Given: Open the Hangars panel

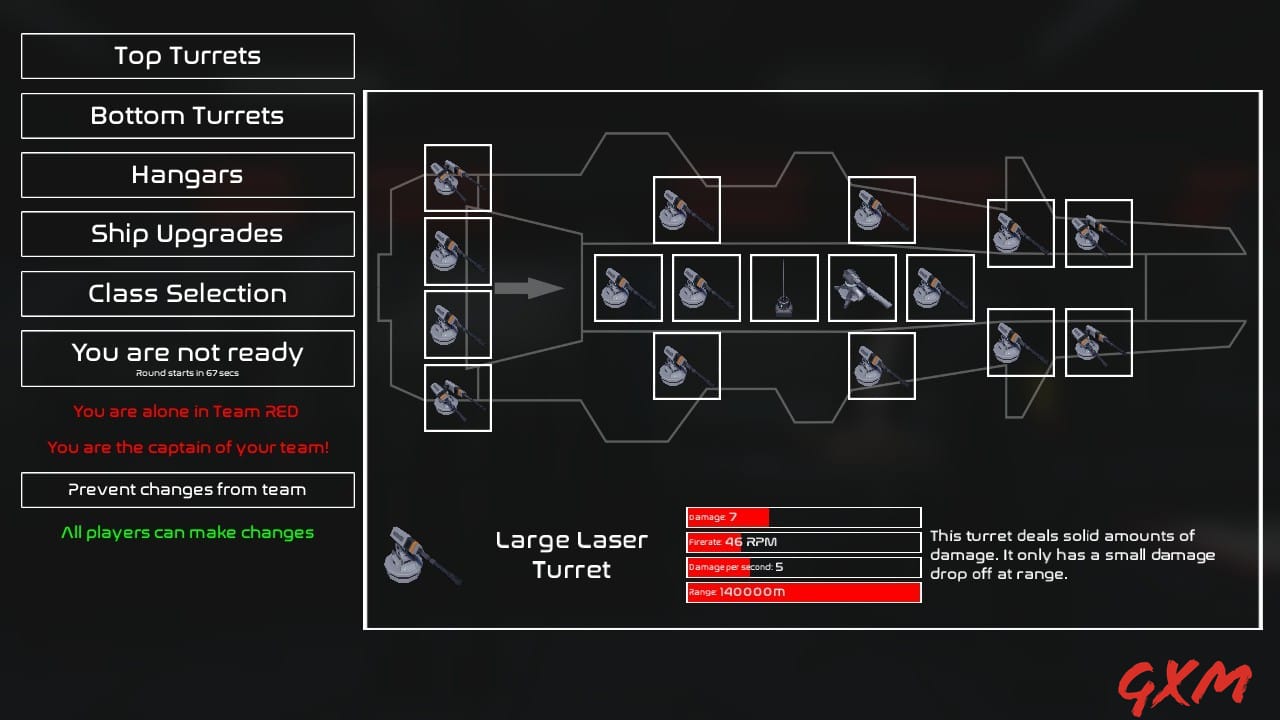Looking at the screenshot, I should click(x=187, y=175).
